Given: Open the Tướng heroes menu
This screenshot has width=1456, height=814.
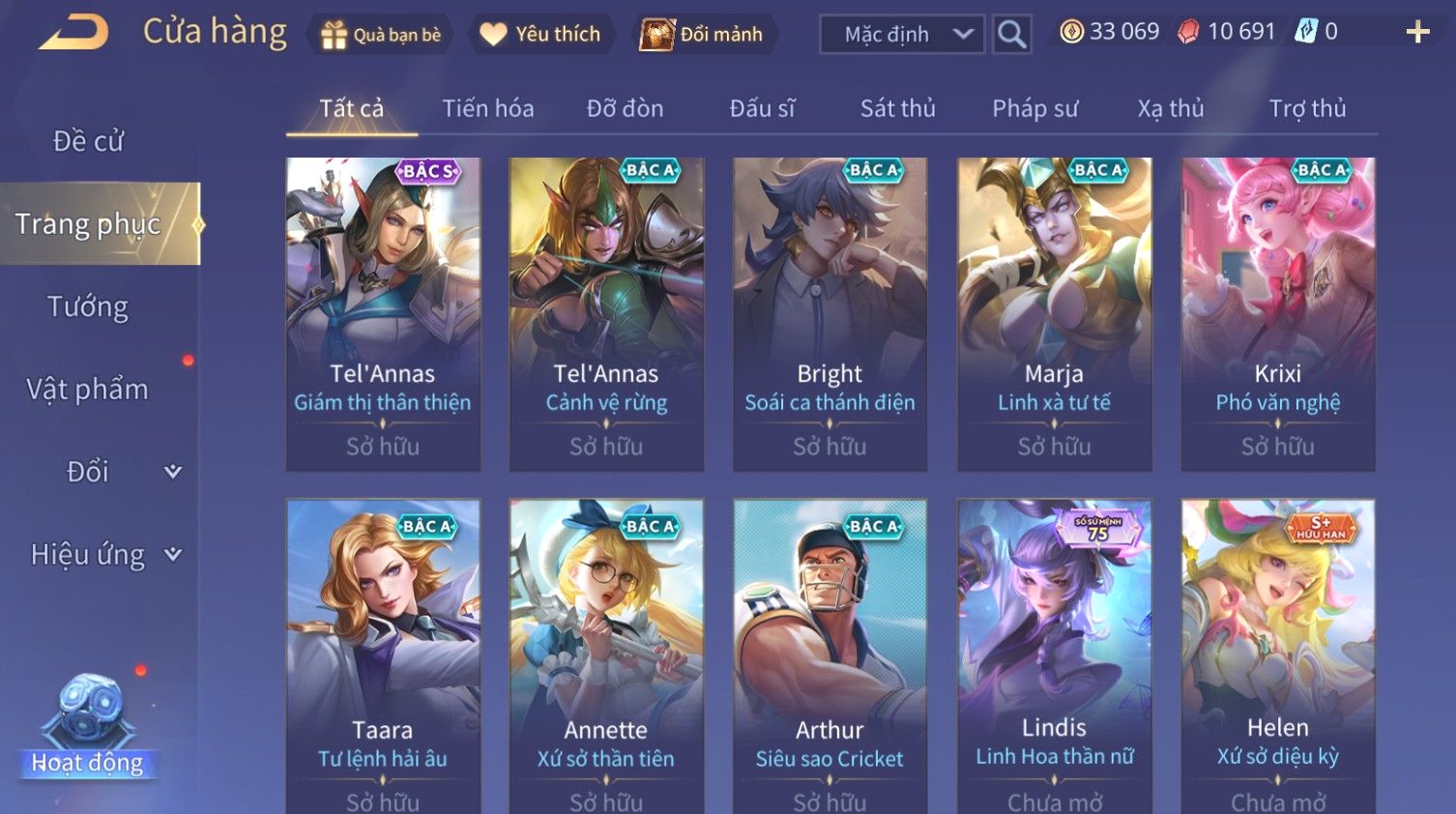Looking at the screenshot, I should [88, 306].
